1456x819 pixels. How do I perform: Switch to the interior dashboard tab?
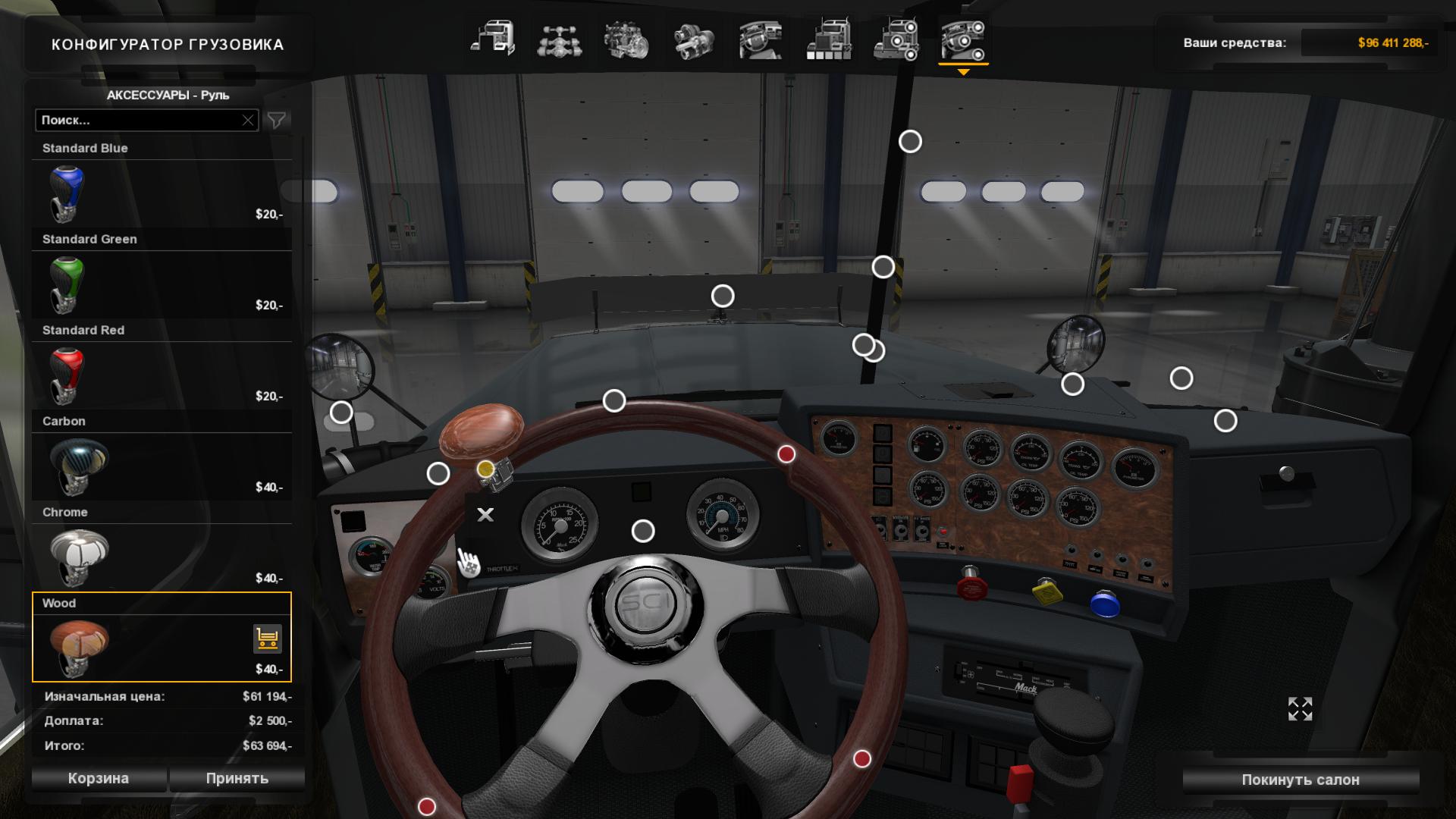761,39
